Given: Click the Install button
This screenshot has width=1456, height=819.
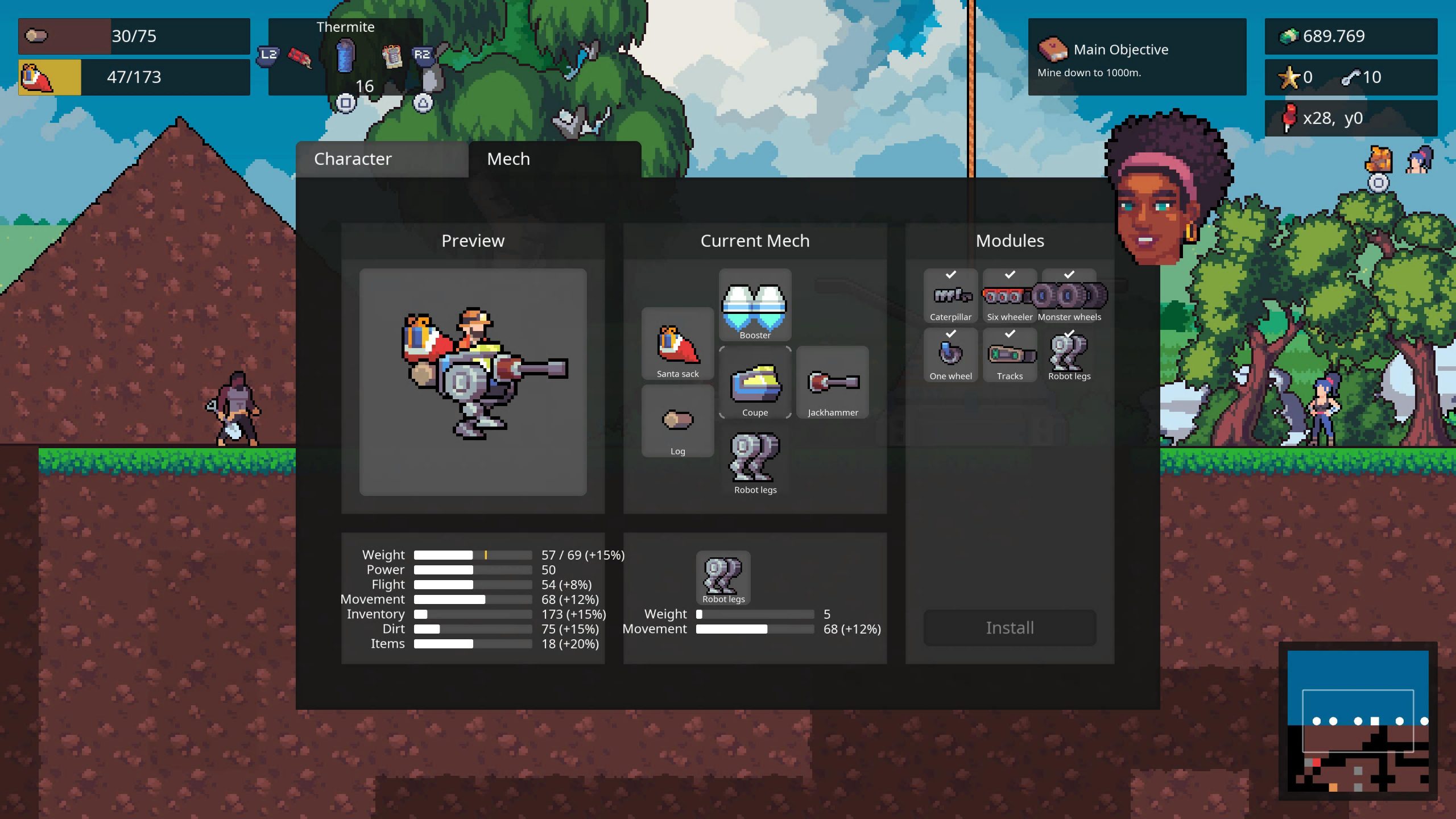Looking at the screenshot, I should 1010,628.
